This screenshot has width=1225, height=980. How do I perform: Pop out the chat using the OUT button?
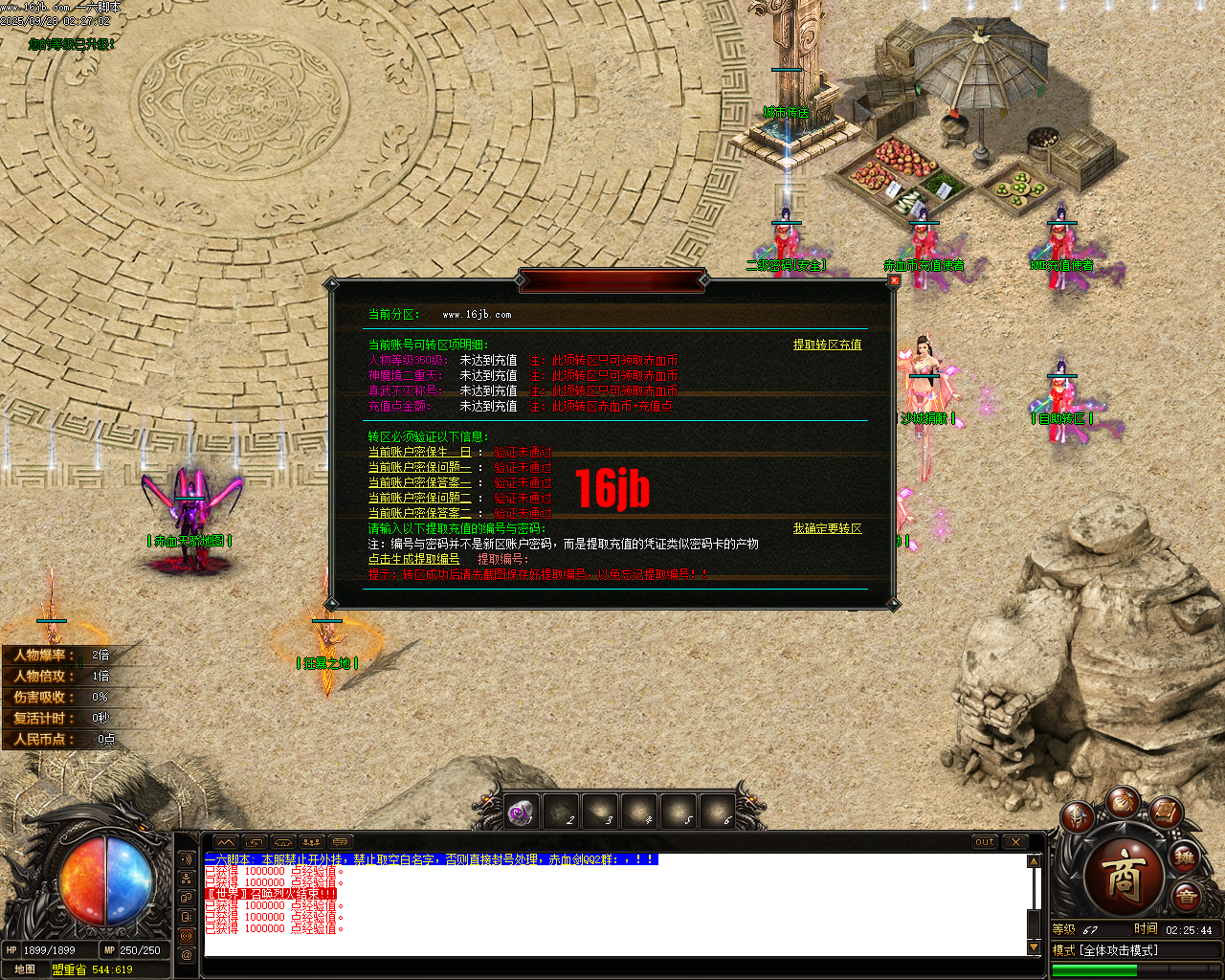[984, 842]
